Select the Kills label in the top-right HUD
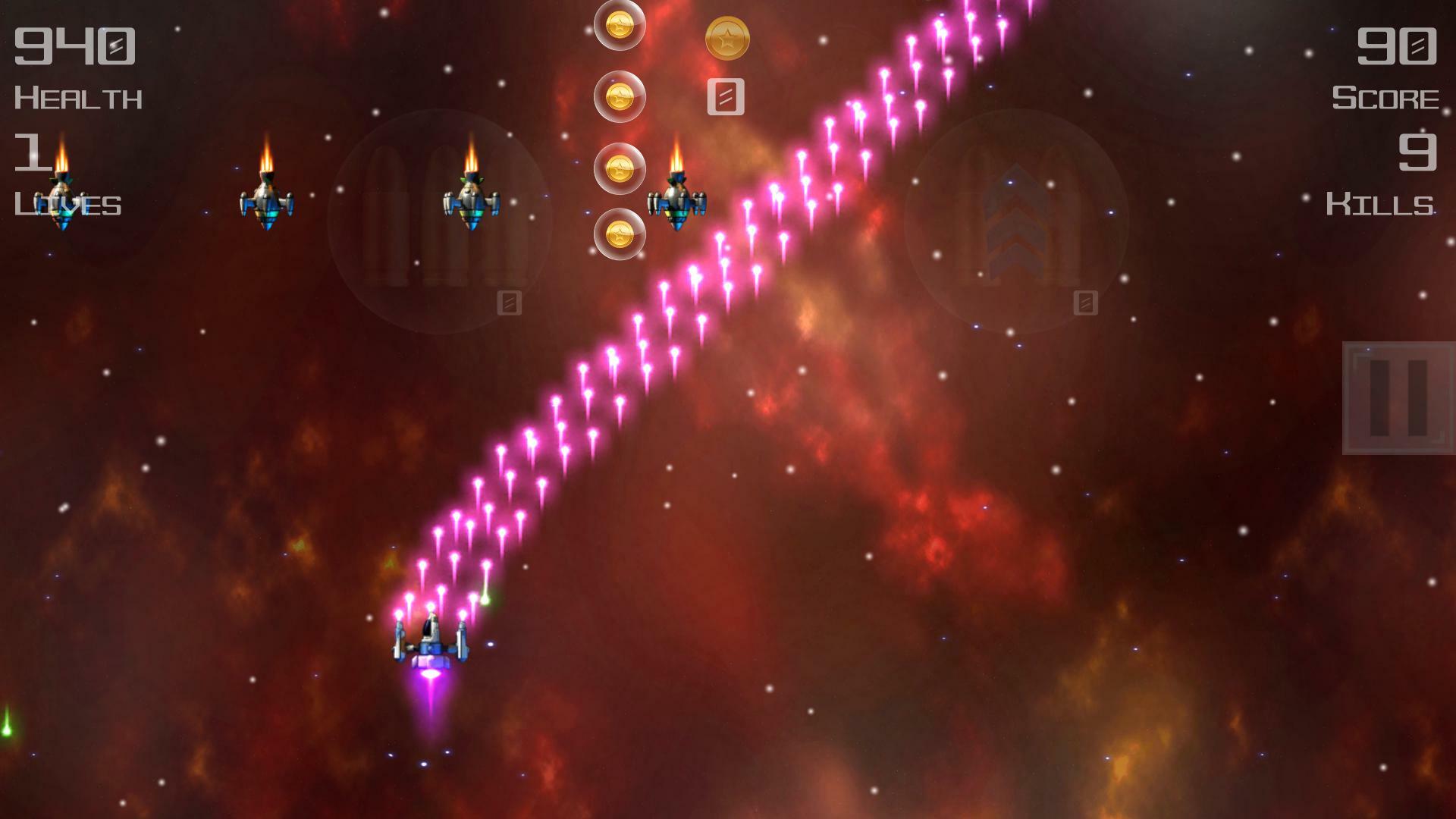This screenshot has width=1456, height=819. tap(1382, 202)
